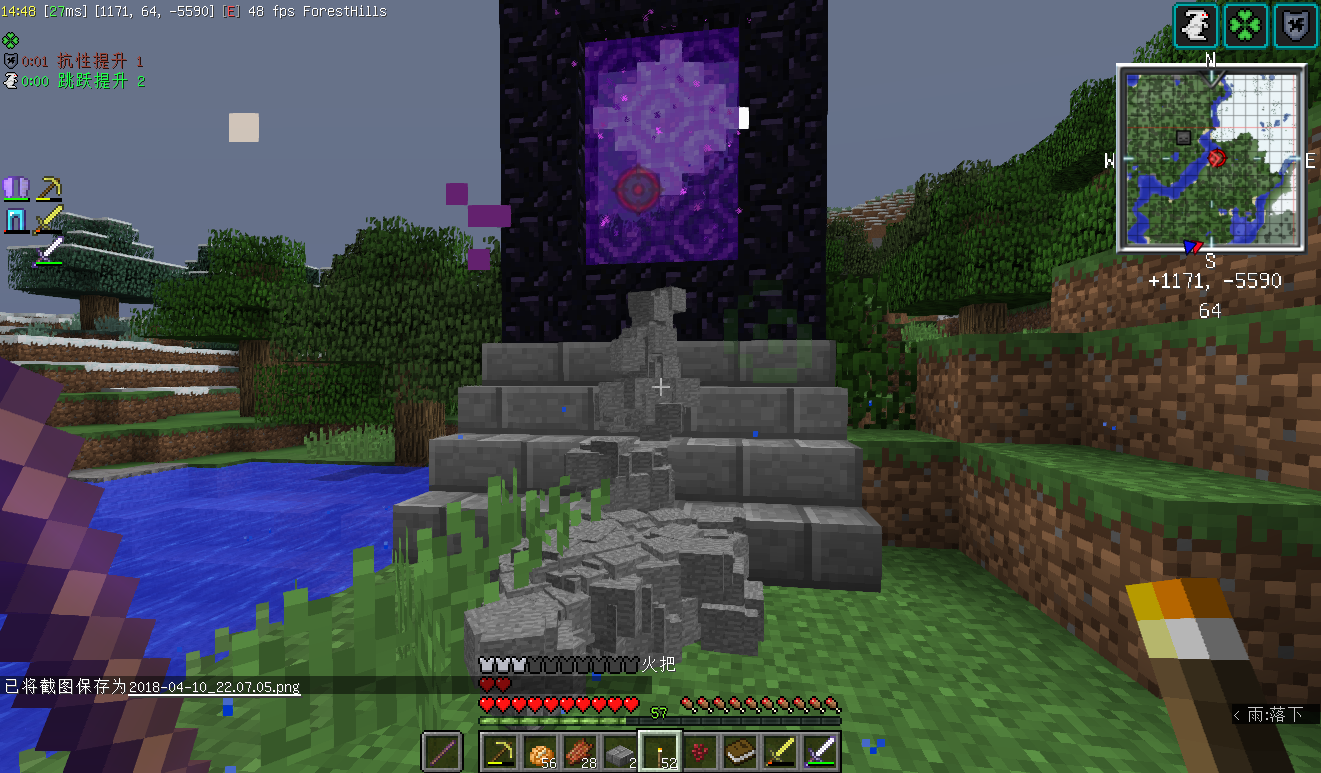Click the cyan leggings durability icon
This screenshot has height=773, width=1321.
(17, 219)
